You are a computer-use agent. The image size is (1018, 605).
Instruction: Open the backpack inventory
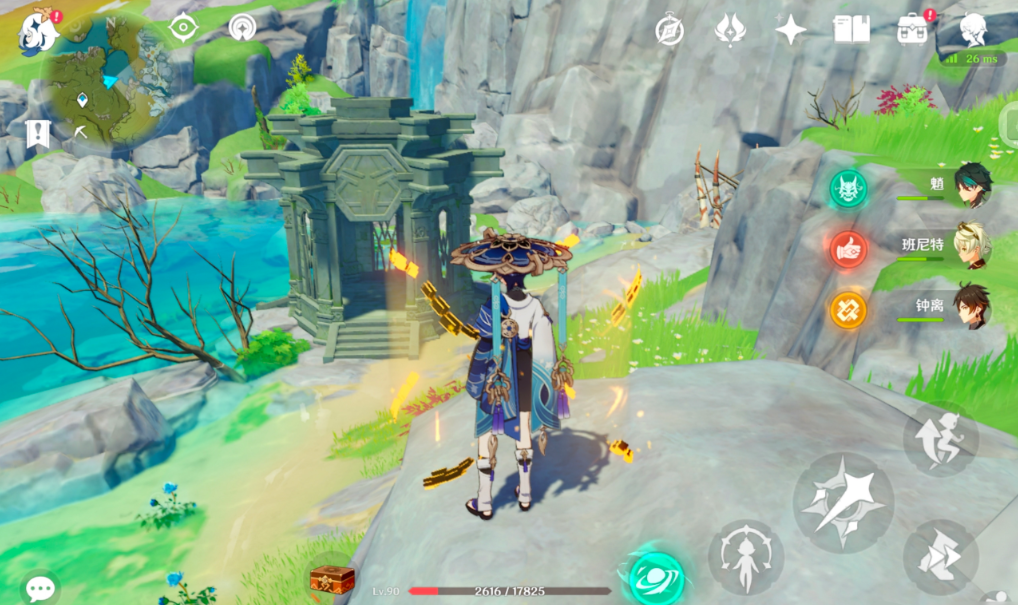(x=912, y=29)
